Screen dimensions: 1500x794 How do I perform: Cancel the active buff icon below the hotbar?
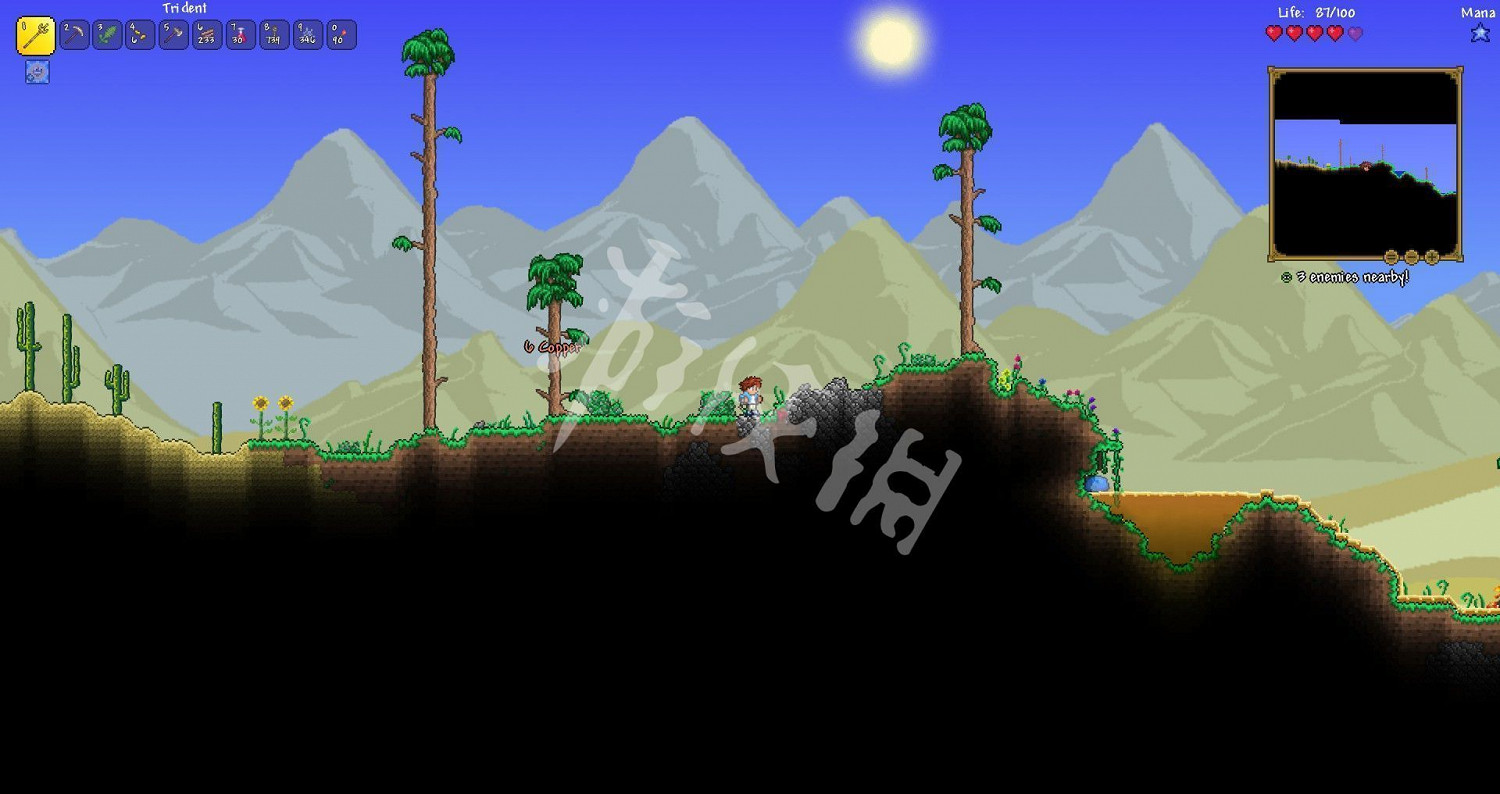pos(36,71)
